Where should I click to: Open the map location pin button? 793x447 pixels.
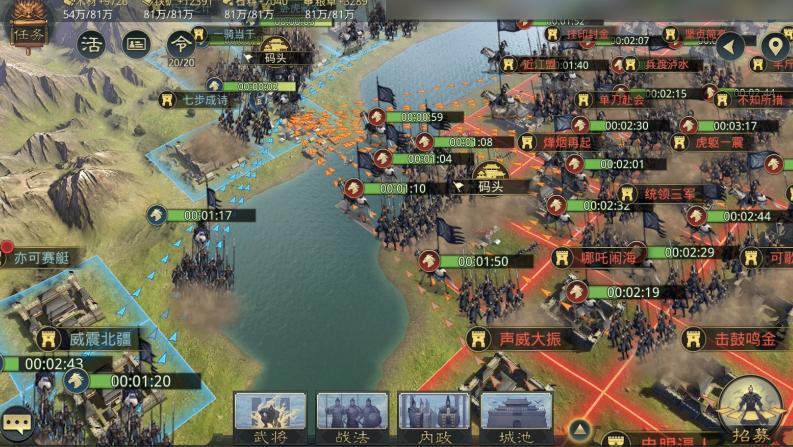[775, 46]
